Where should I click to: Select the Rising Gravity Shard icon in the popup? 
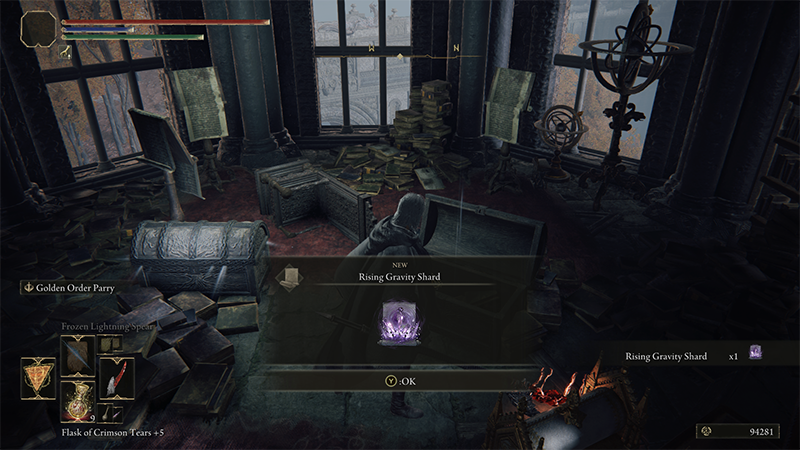400,325
